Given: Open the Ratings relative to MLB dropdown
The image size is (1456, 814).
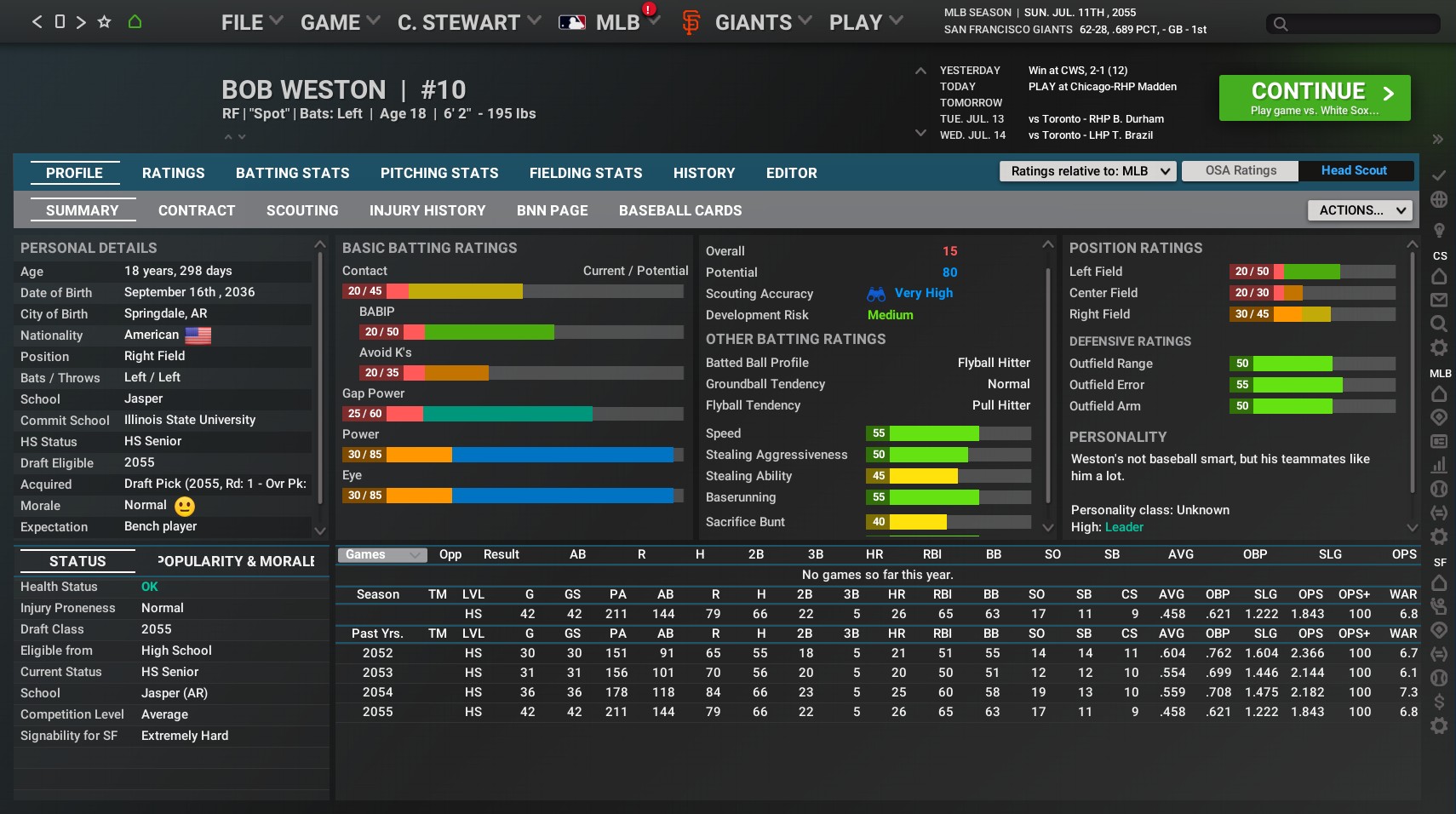Looking at the screenshot, I should pos(1086,171).
